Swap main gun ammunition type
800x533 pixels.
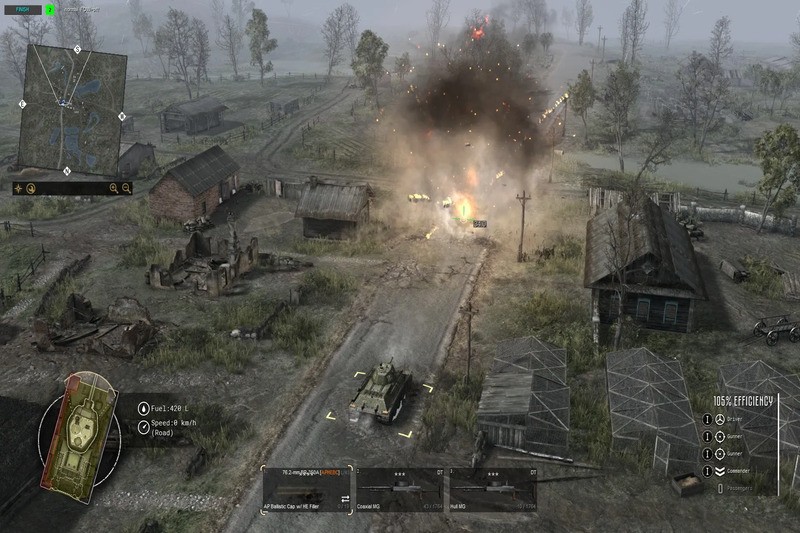(x=345, y=497)
